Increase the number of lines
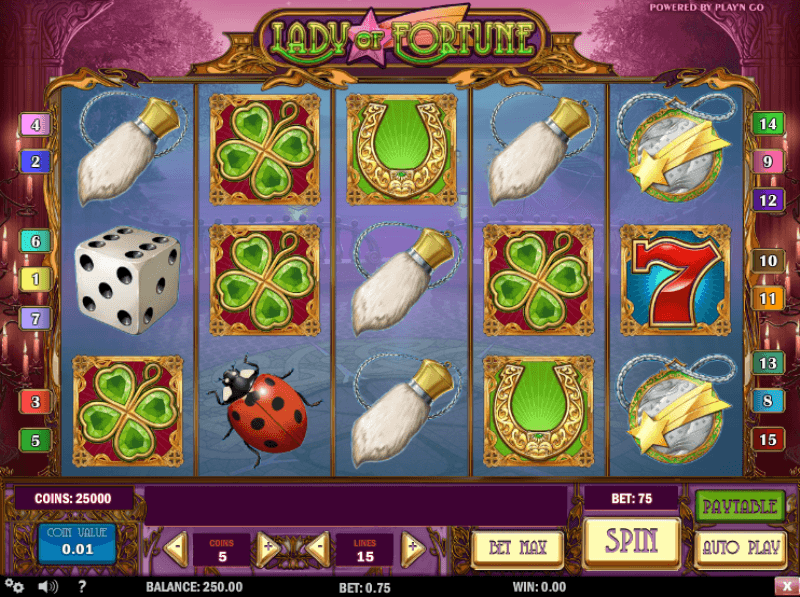This screenshot has height=597, width=800. pyautogui.click(x=412, y=547)
